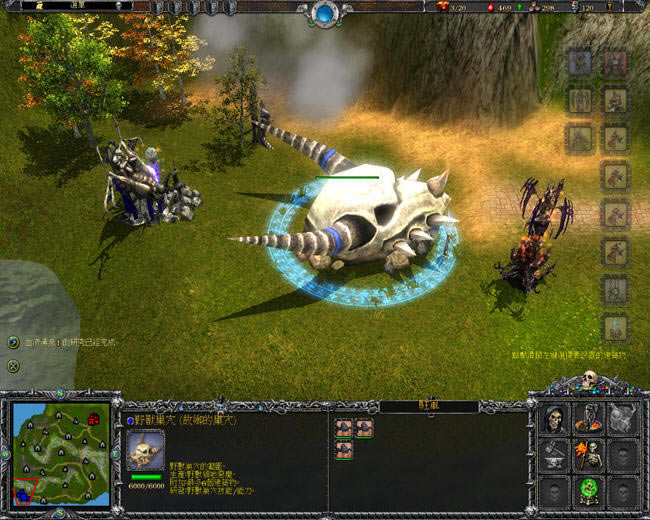This screenshot has height=520, width=650.
Task: Select the beast lair skull portrait
Action: coord(146,450)
